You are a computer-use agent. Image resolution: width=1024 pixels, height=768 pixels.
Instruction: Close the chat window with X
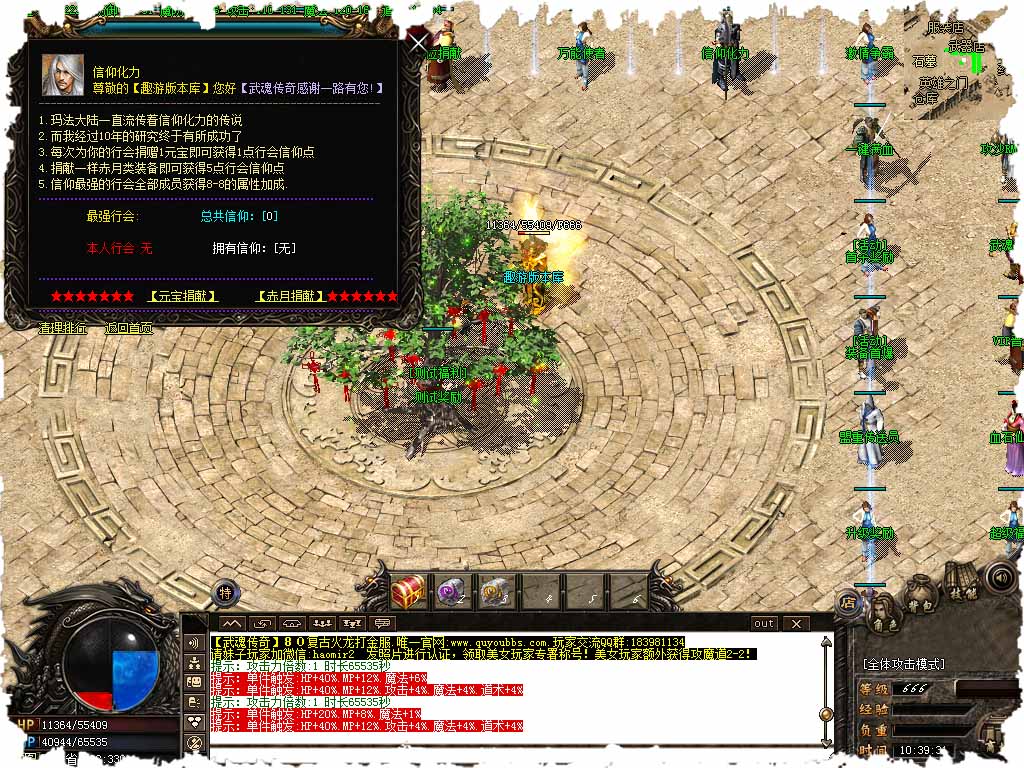click(x=796, y=623)
